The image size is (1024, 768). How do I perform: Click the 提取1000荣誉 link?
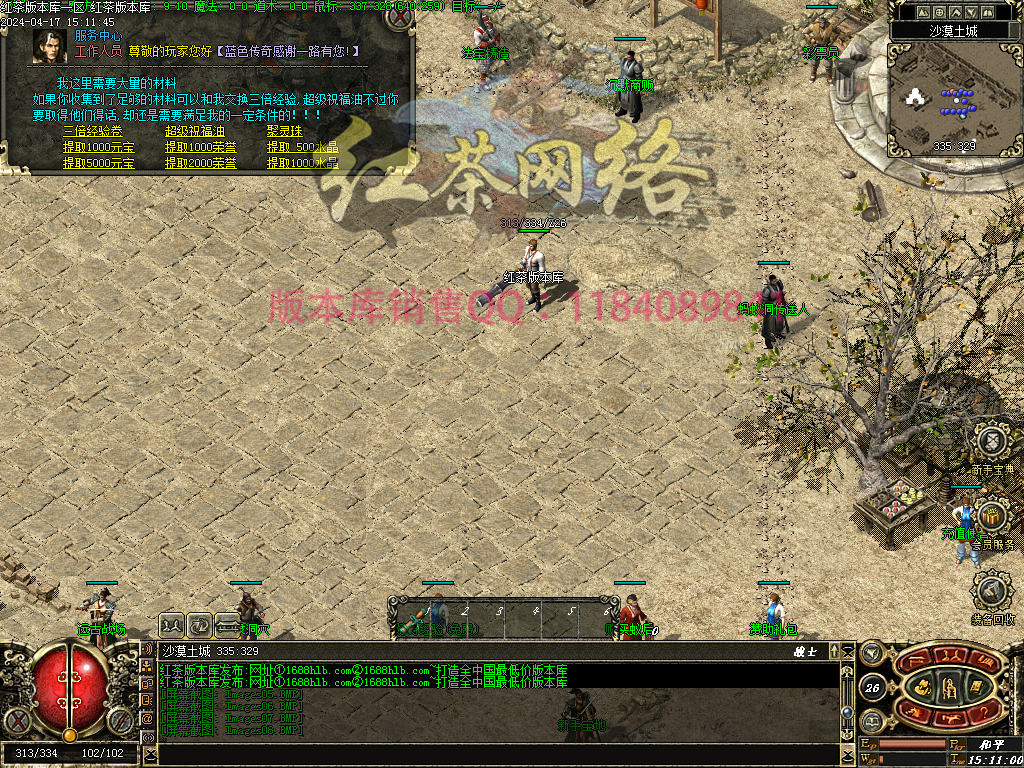click(x=201, y=147)
